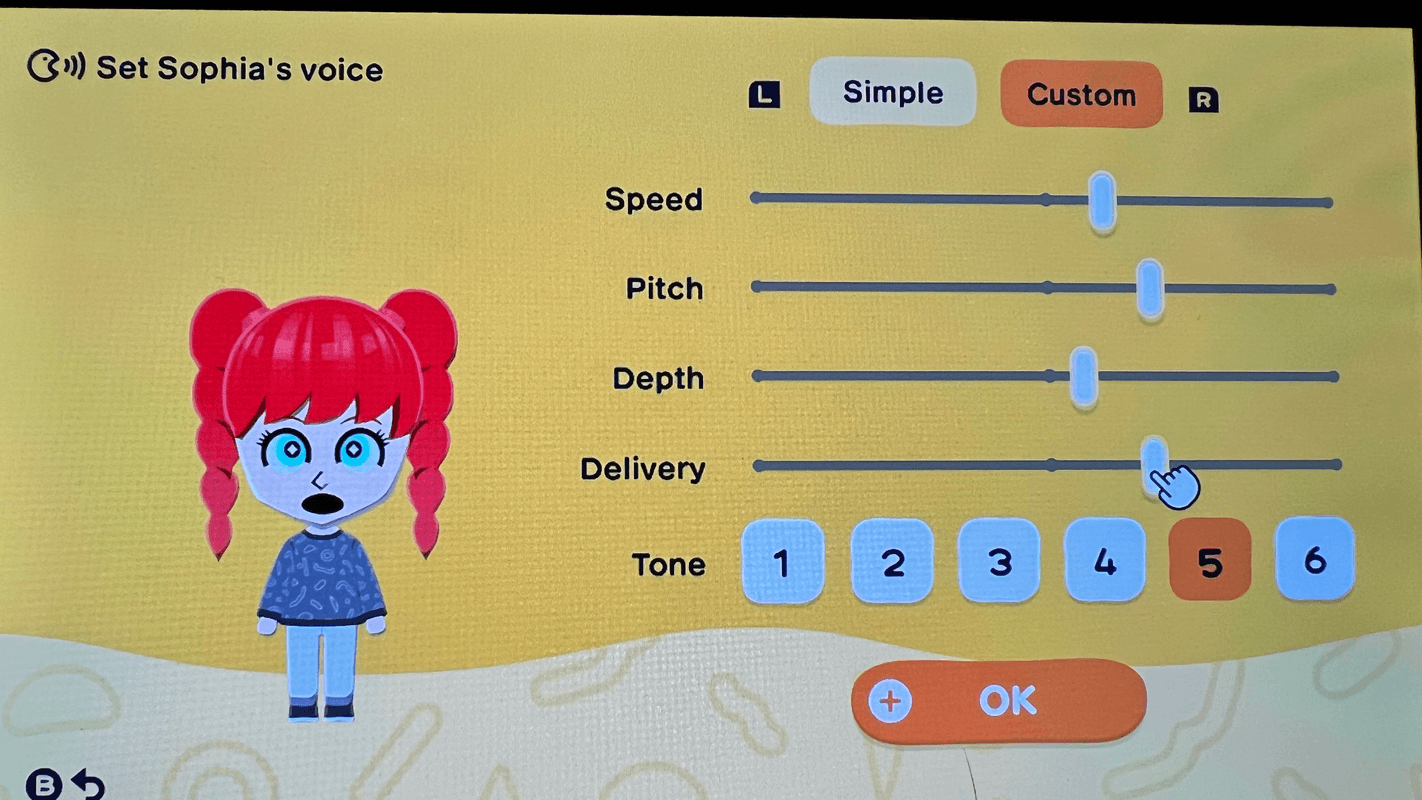Click the Pitch slider handle
Screen dimensions: 1422x800
[1149, 288]
